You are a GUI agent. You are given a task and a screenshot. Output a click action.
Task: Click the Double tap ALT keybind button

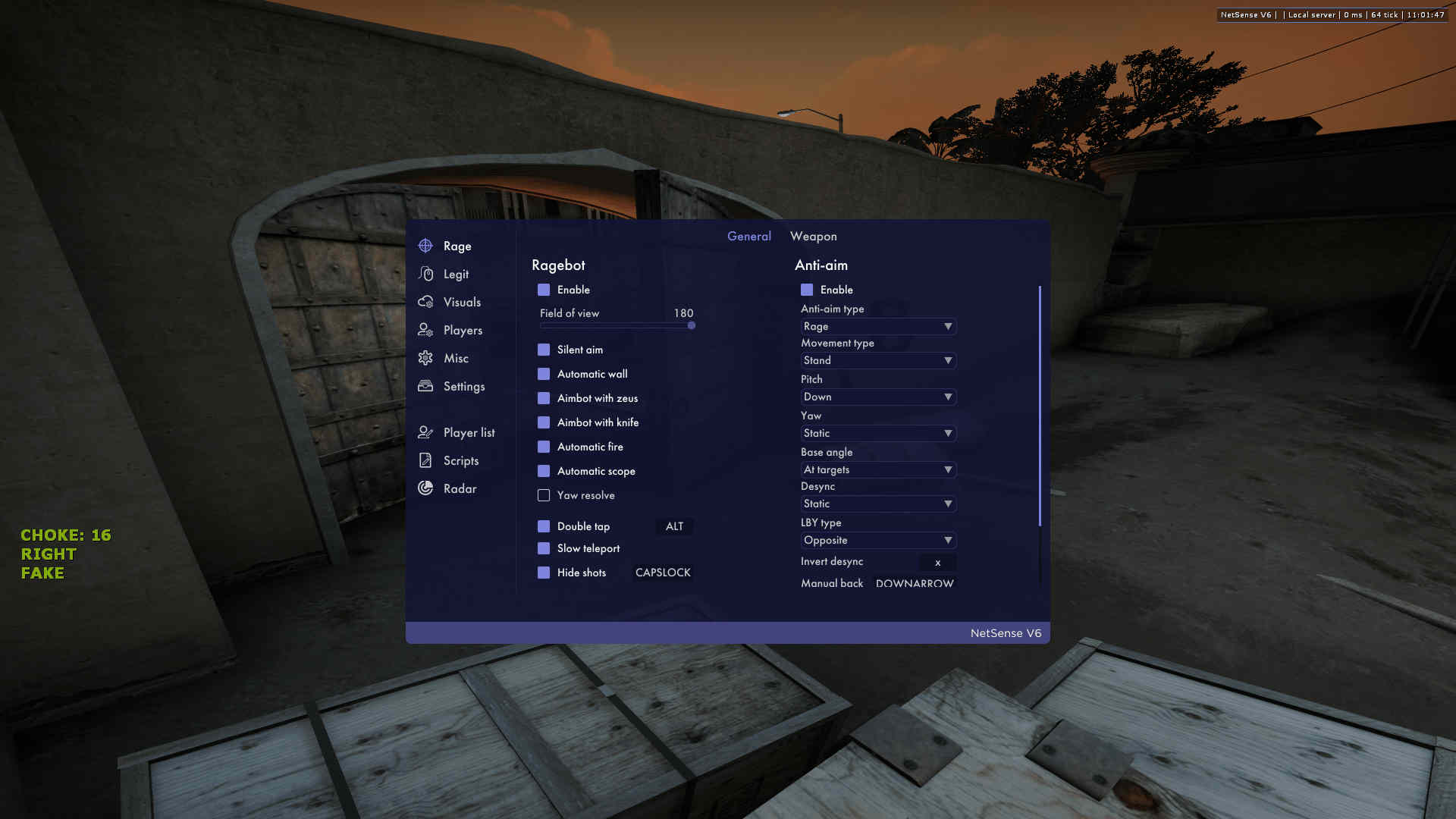point(674,526)
